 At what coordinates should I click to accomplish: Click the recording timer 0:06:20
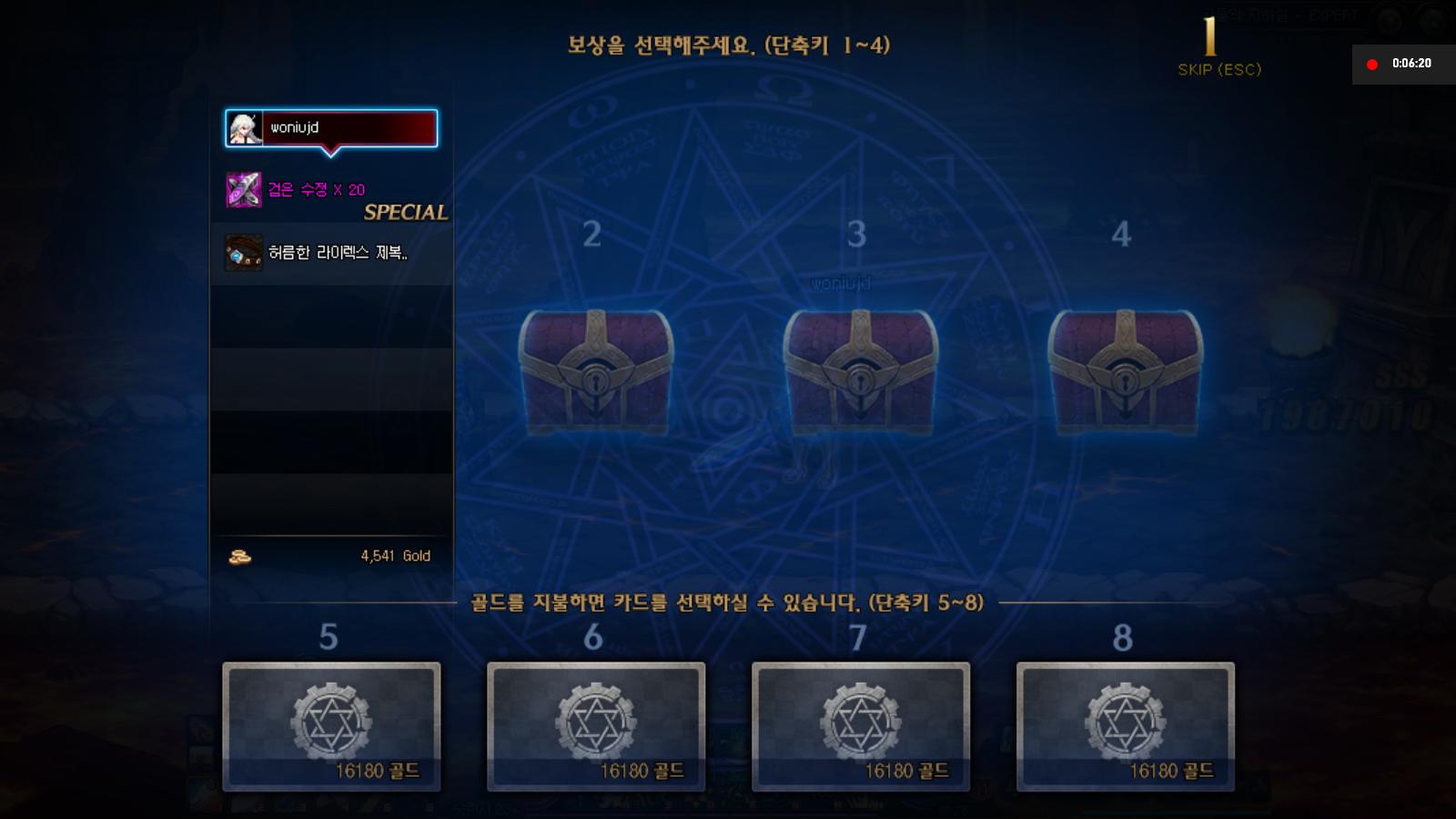pos(1411,63)
